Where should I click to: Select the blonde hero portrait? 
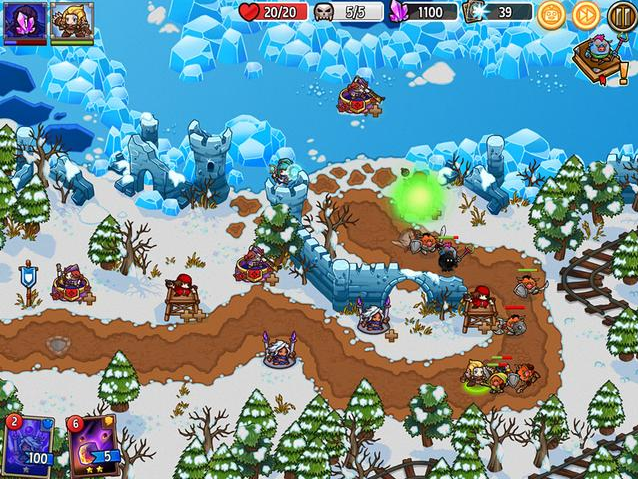pyautogui.click(x=72, y=22)
